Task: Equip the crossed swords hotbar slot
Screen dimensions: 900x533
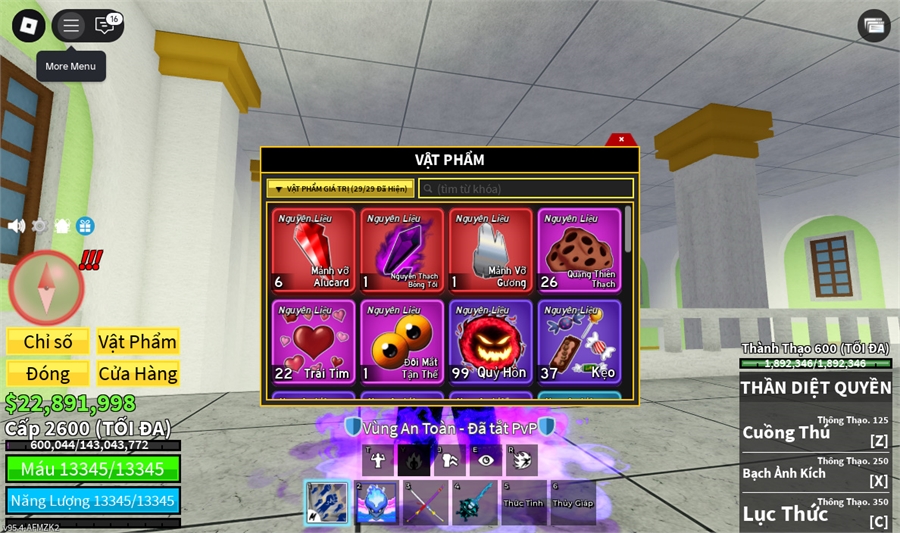Action: [425, 503]
